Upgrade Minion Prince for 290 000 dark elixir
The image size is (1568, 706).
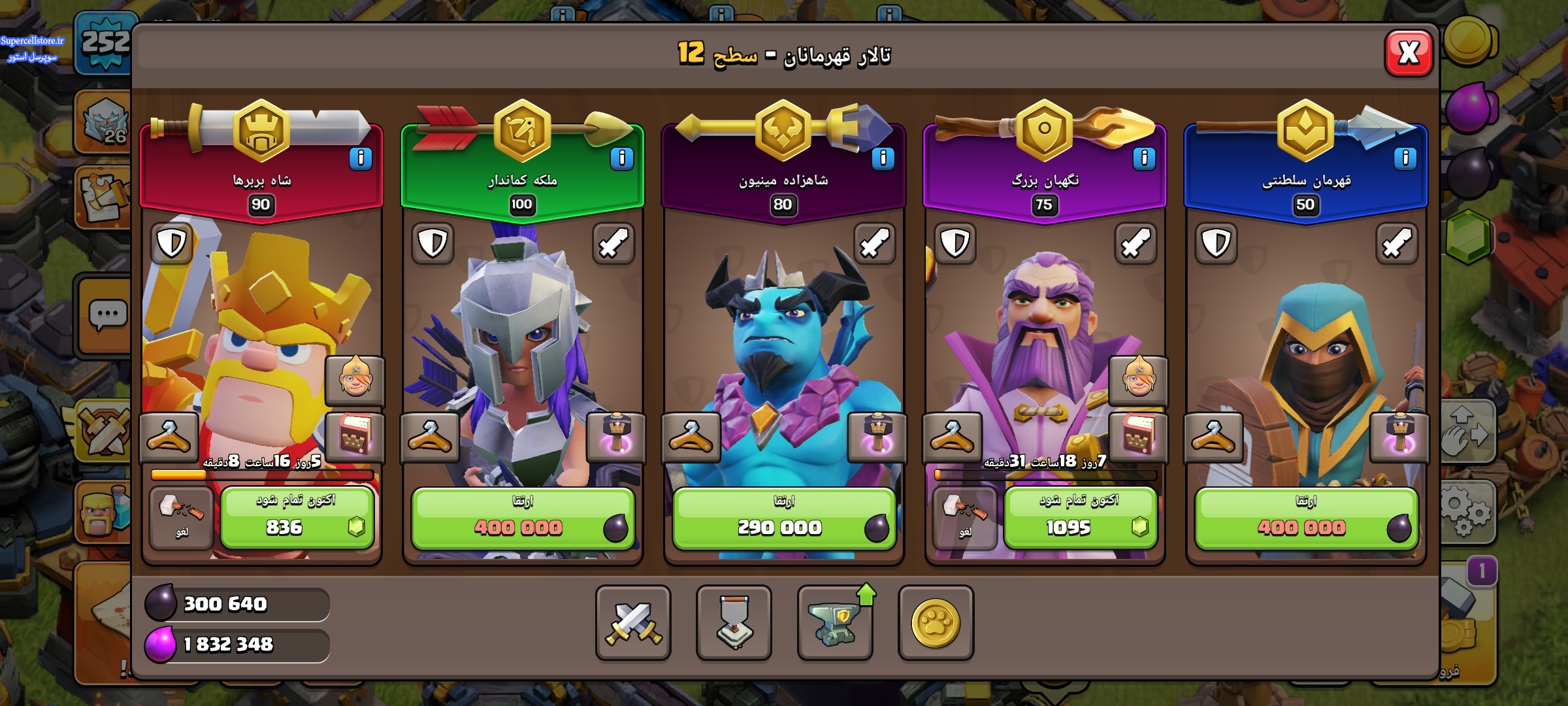pyautogui.click(x=783, y=518)
